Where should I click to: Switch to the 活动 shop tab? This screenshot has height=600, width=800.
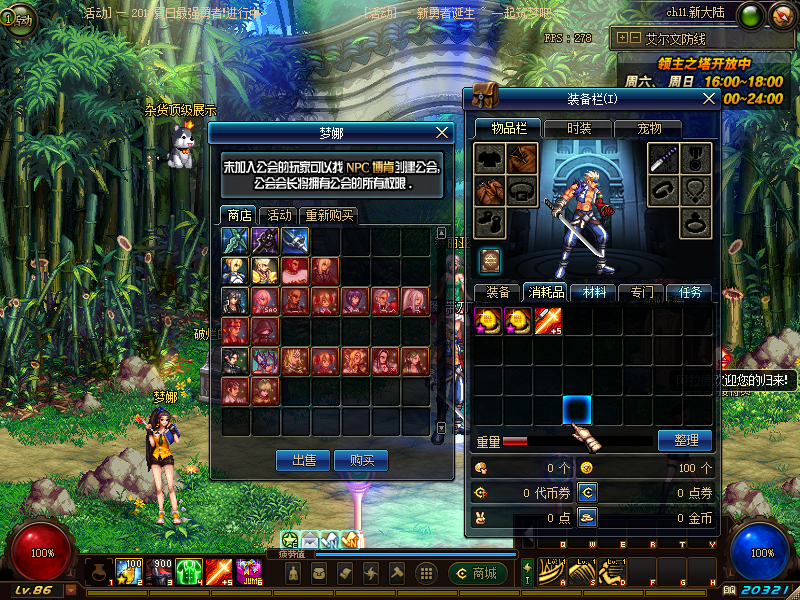pos(279,215)
